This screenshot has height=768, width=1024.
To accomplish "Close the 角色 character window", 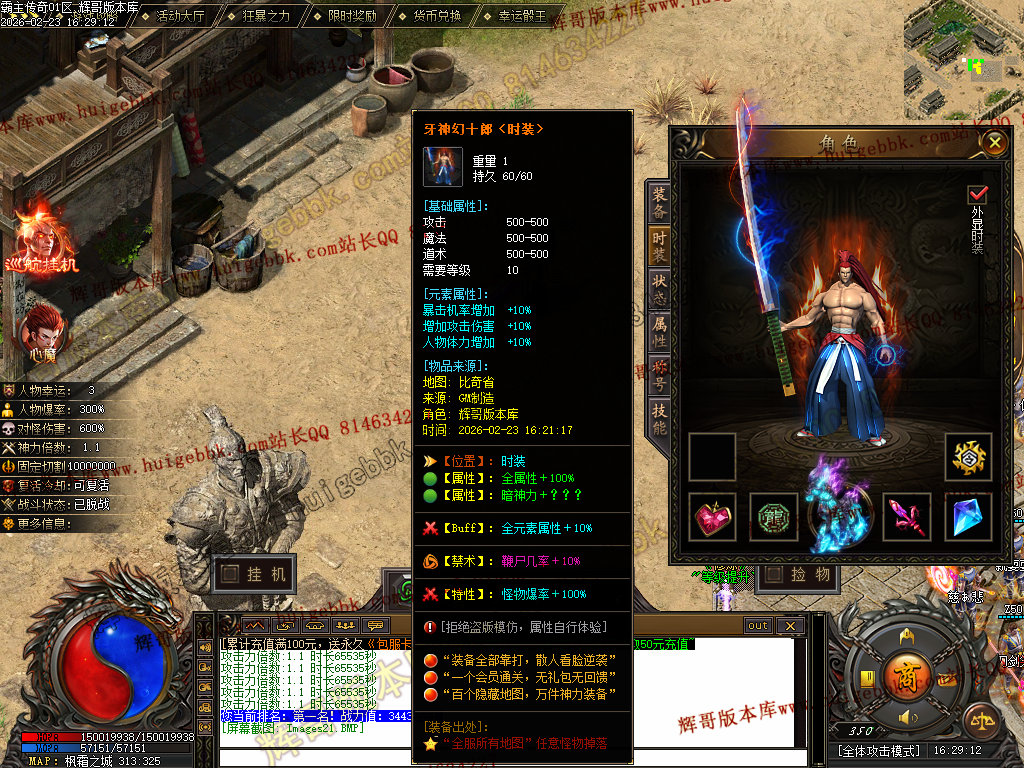I will tap(993, 143).
